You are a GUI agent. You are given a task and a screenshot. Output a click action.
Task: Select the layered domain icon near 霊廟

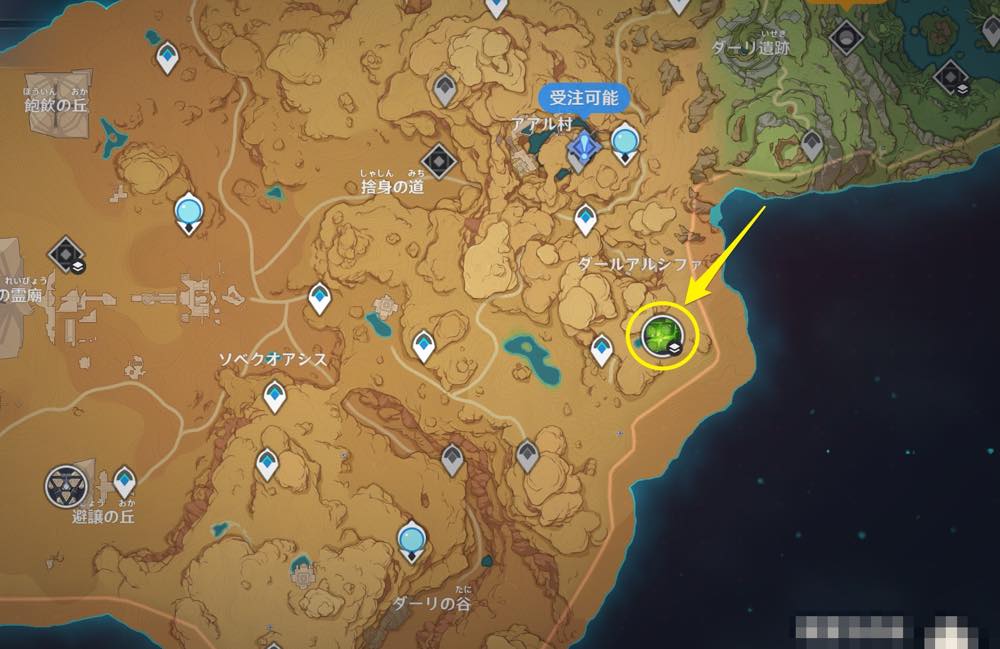pos(66,252)
